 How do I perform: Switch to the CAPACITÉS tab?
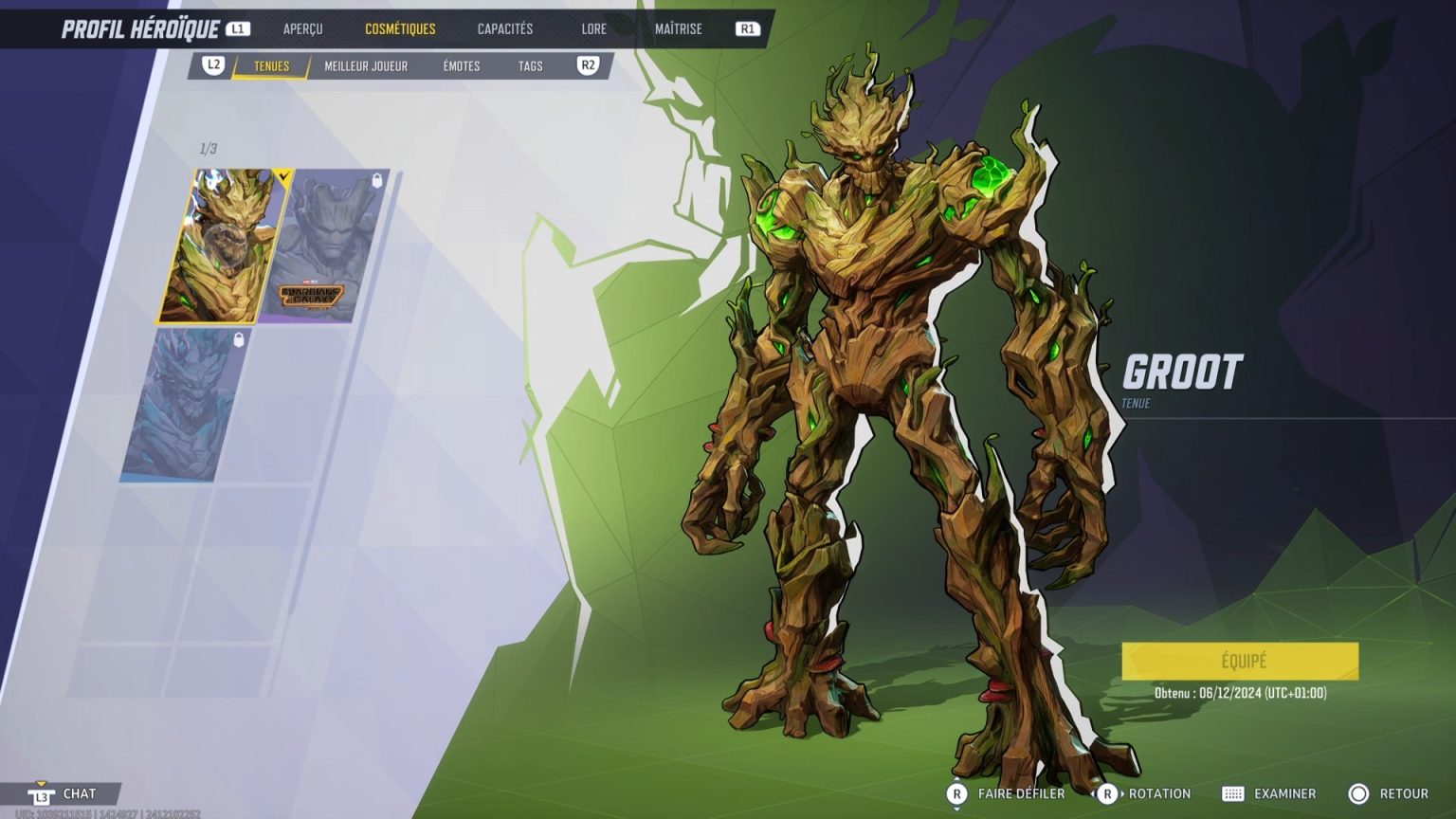[x=503, y=28]
